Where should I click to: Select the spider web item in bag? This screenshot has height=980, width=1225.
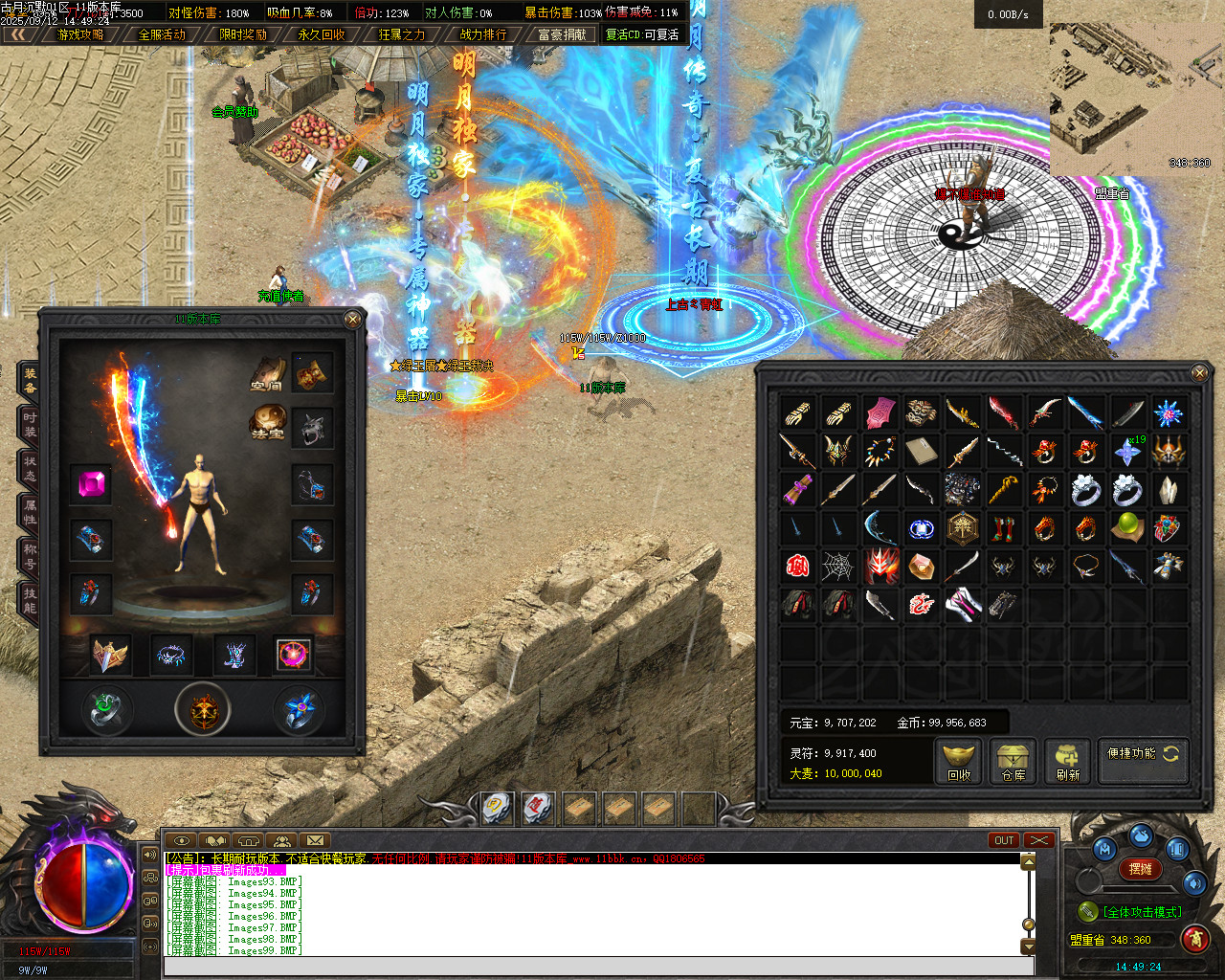[839, 567]
